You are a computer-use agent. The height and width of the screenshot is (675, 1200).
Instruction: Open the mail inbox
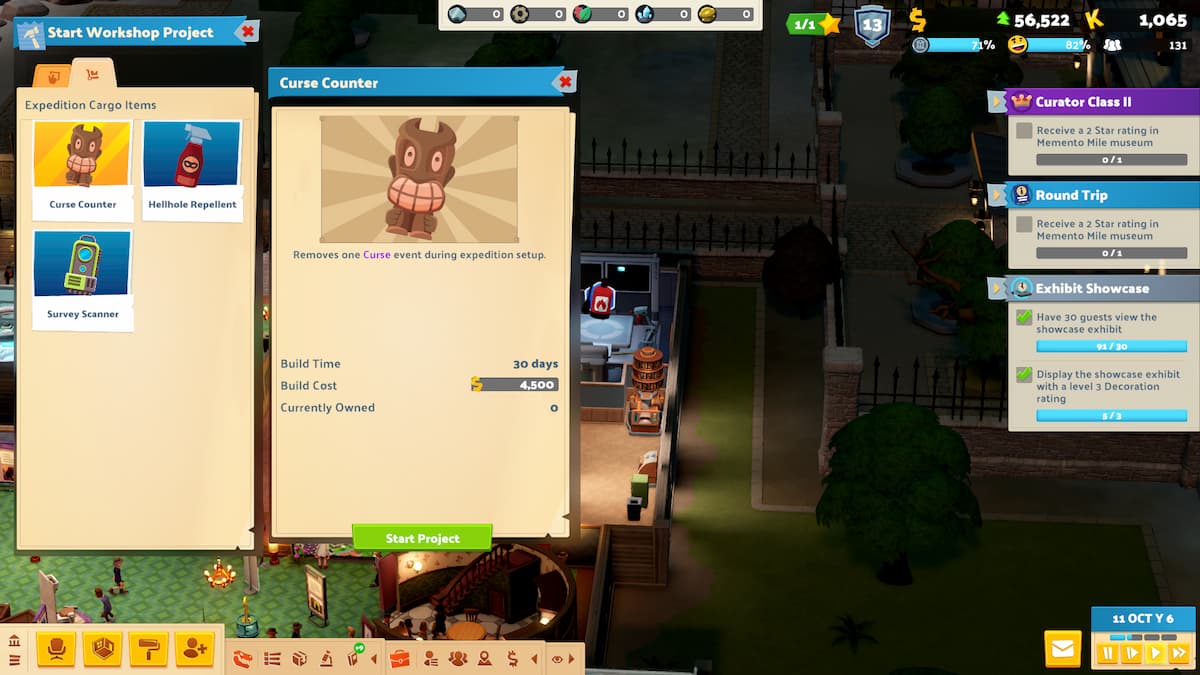pos(1062,650)
